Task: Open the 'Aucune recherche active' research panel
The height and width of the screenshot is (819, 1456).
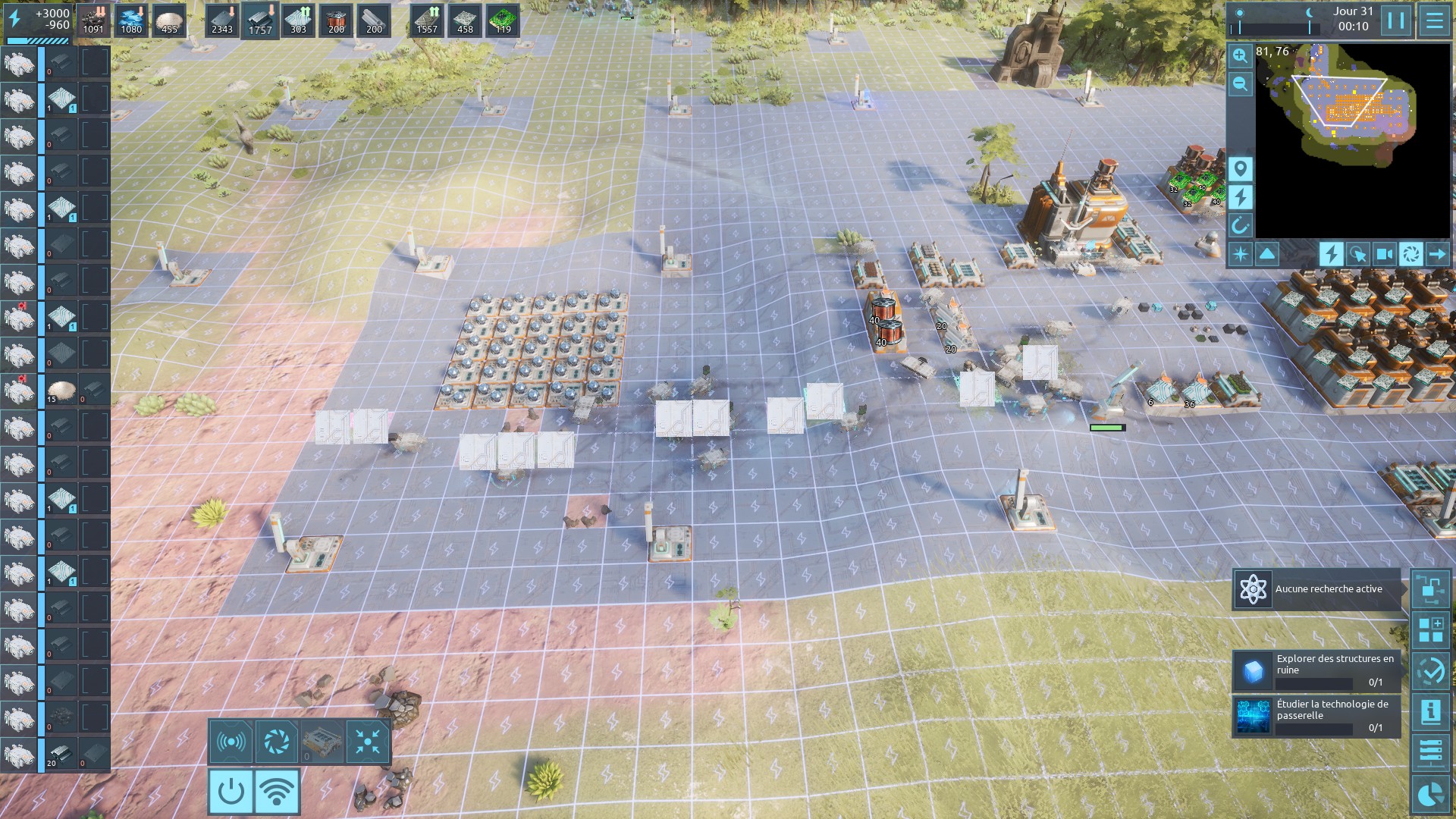Action: (1317, 589)
